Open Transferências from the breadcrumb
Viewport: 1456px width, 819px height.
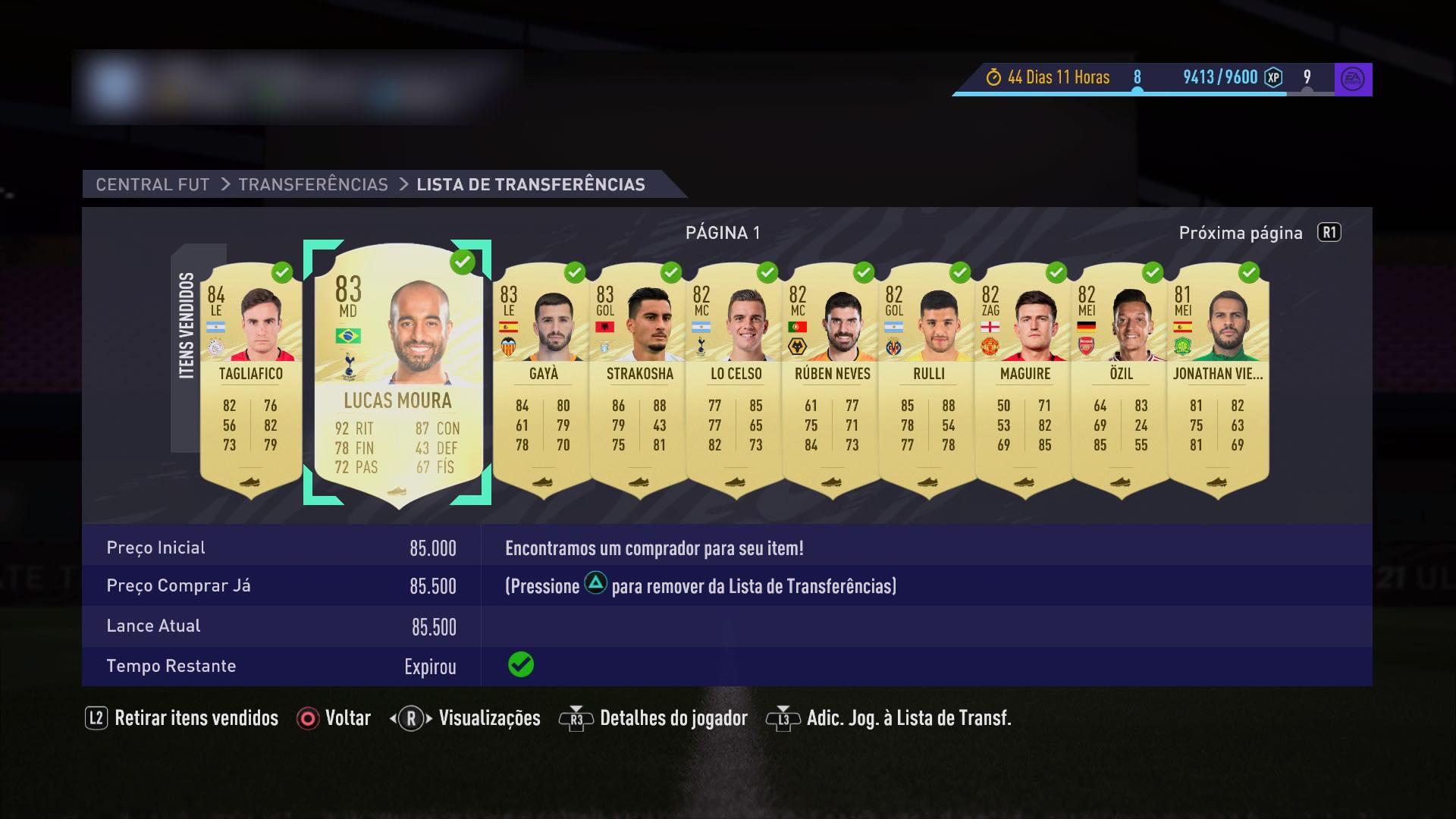[313, 184]
